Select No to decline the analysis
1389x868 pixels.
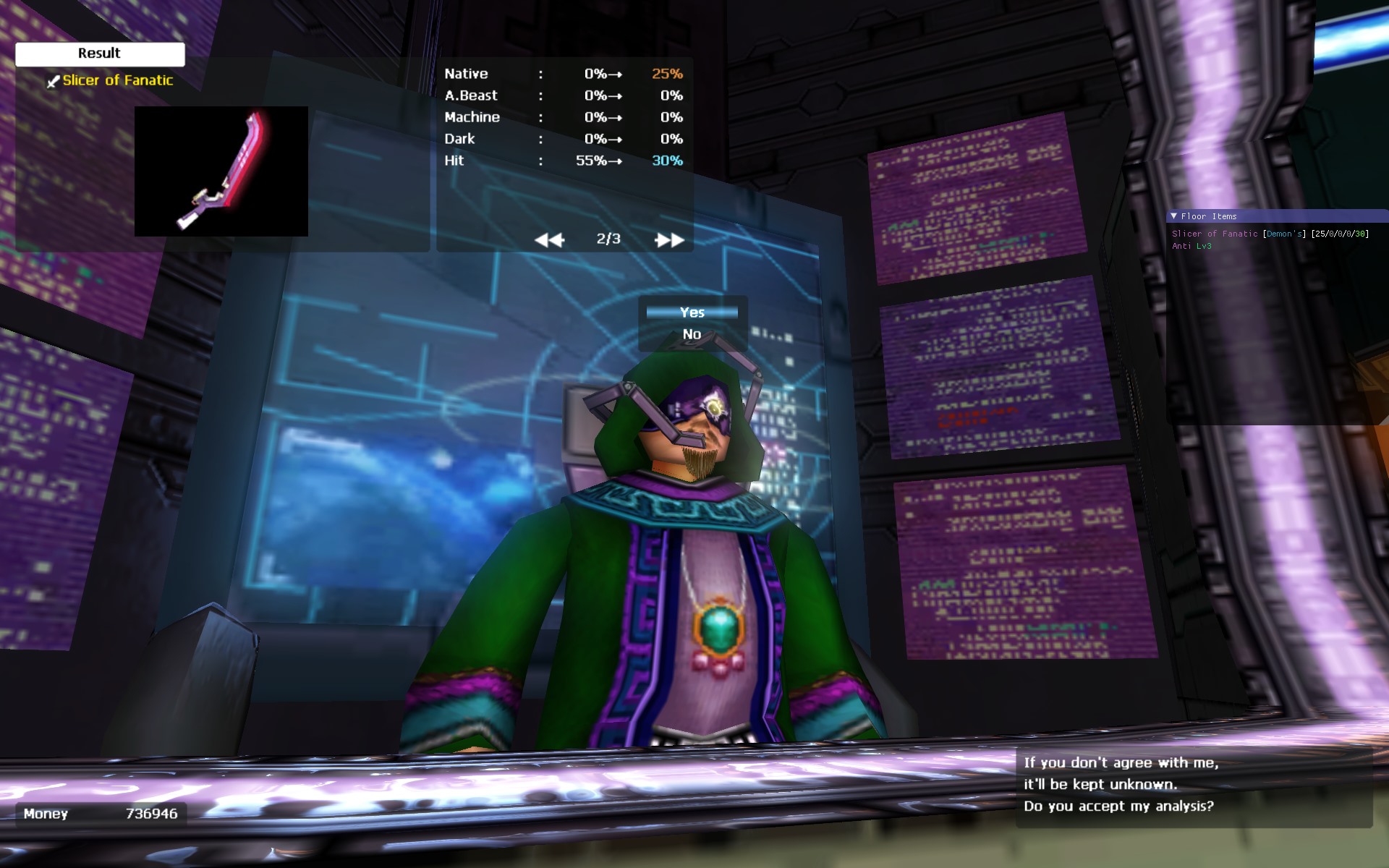tap(692, 334)
